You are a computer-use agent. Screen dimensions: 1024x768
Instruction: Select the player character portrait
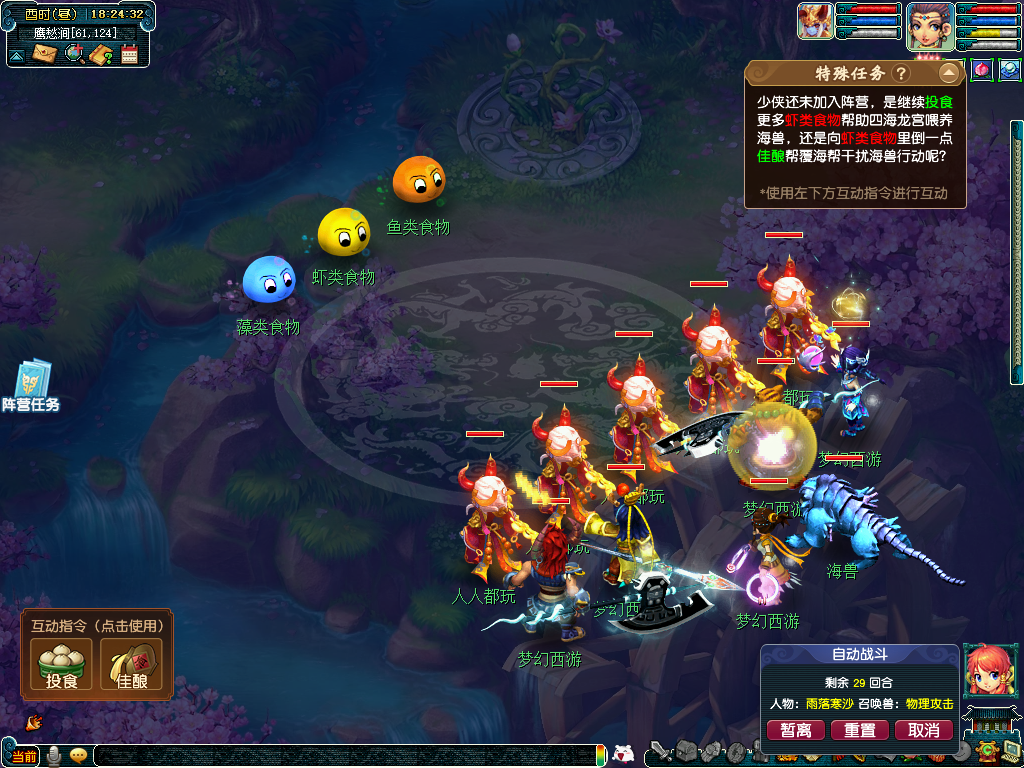pyautogui.click(x=929, y=25)
